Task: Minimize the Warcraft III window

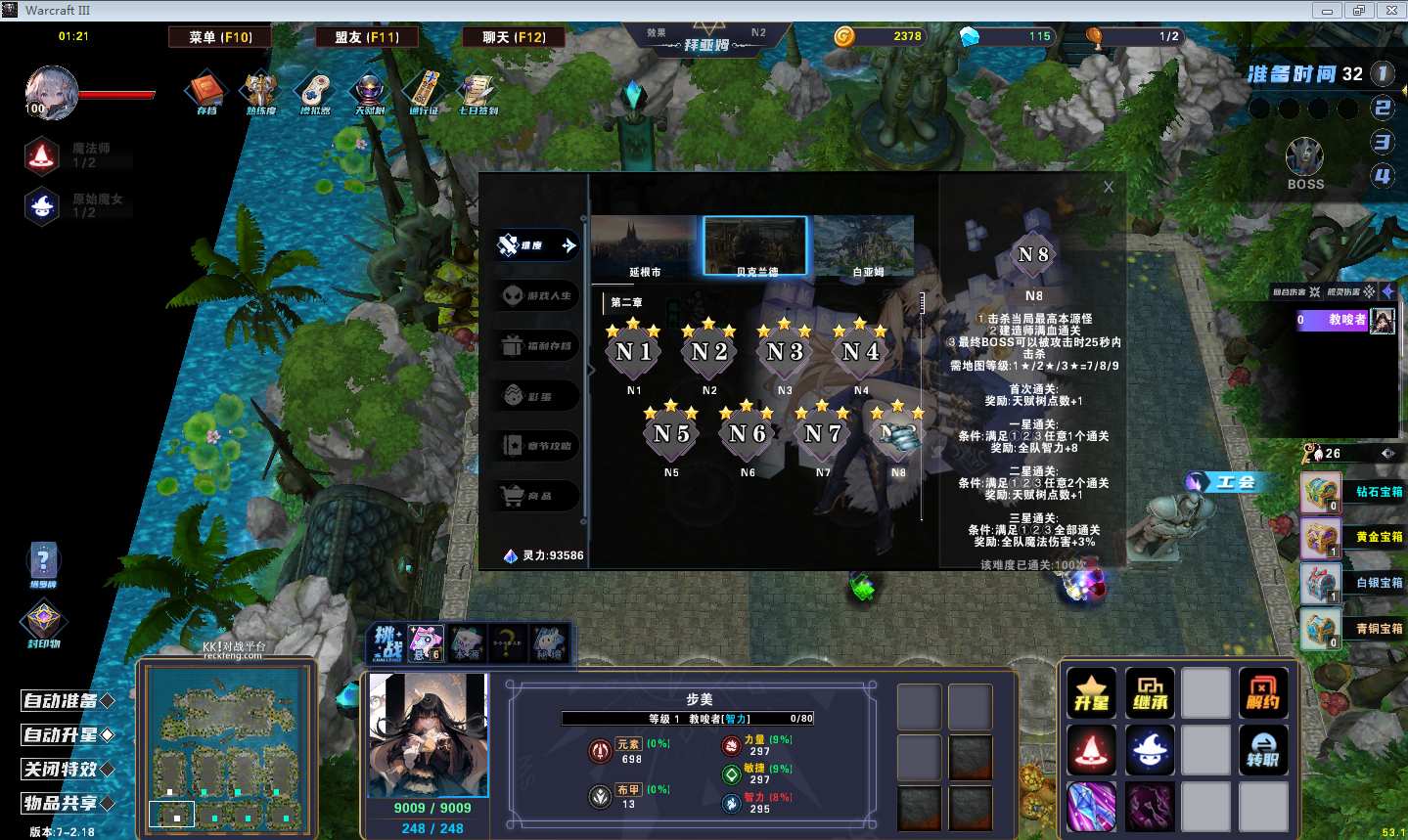Action: 1327,11
